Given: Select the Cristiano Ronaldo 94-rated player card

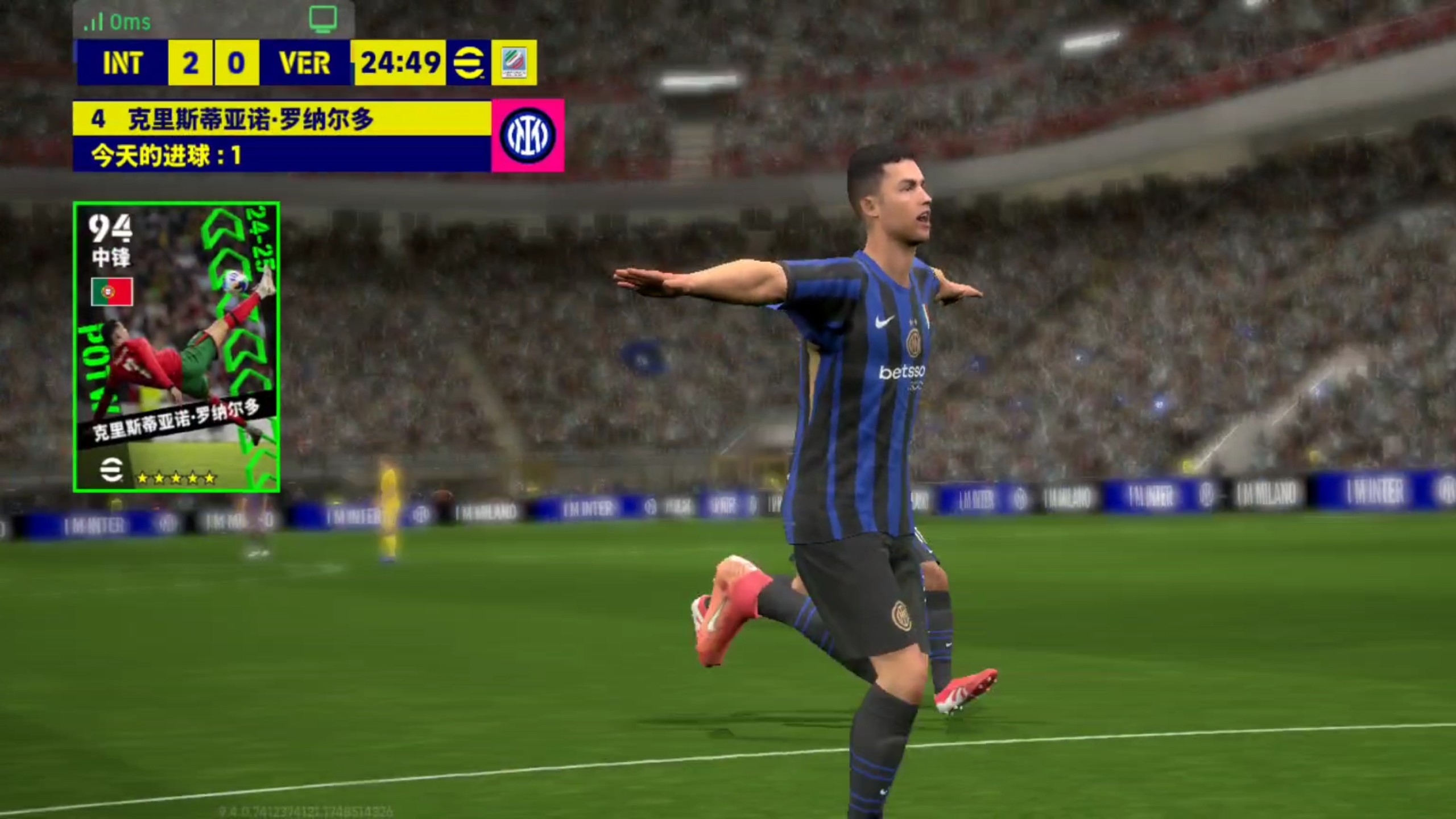Looking at the screenshot, I should (176, 347).
